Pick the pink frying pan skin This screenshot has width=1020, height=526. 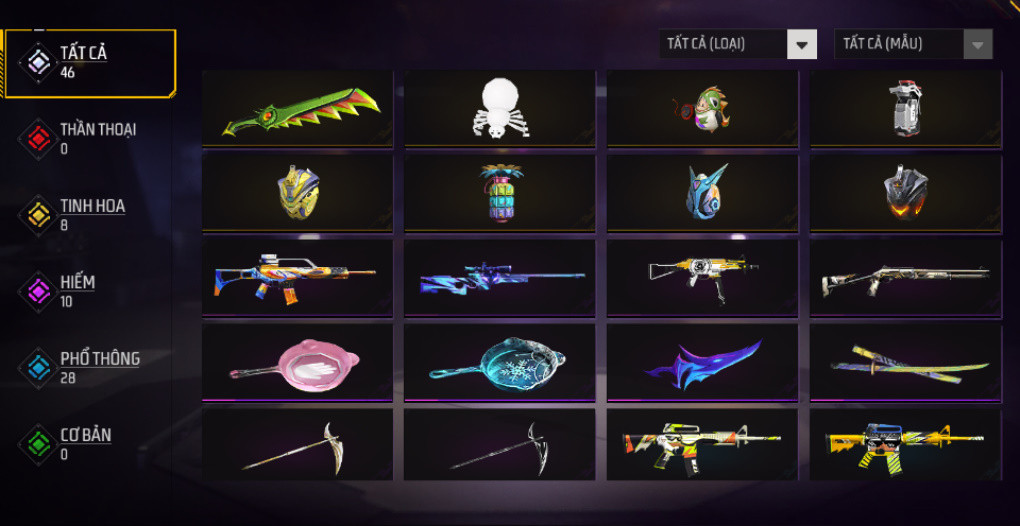tap(298, 362)
